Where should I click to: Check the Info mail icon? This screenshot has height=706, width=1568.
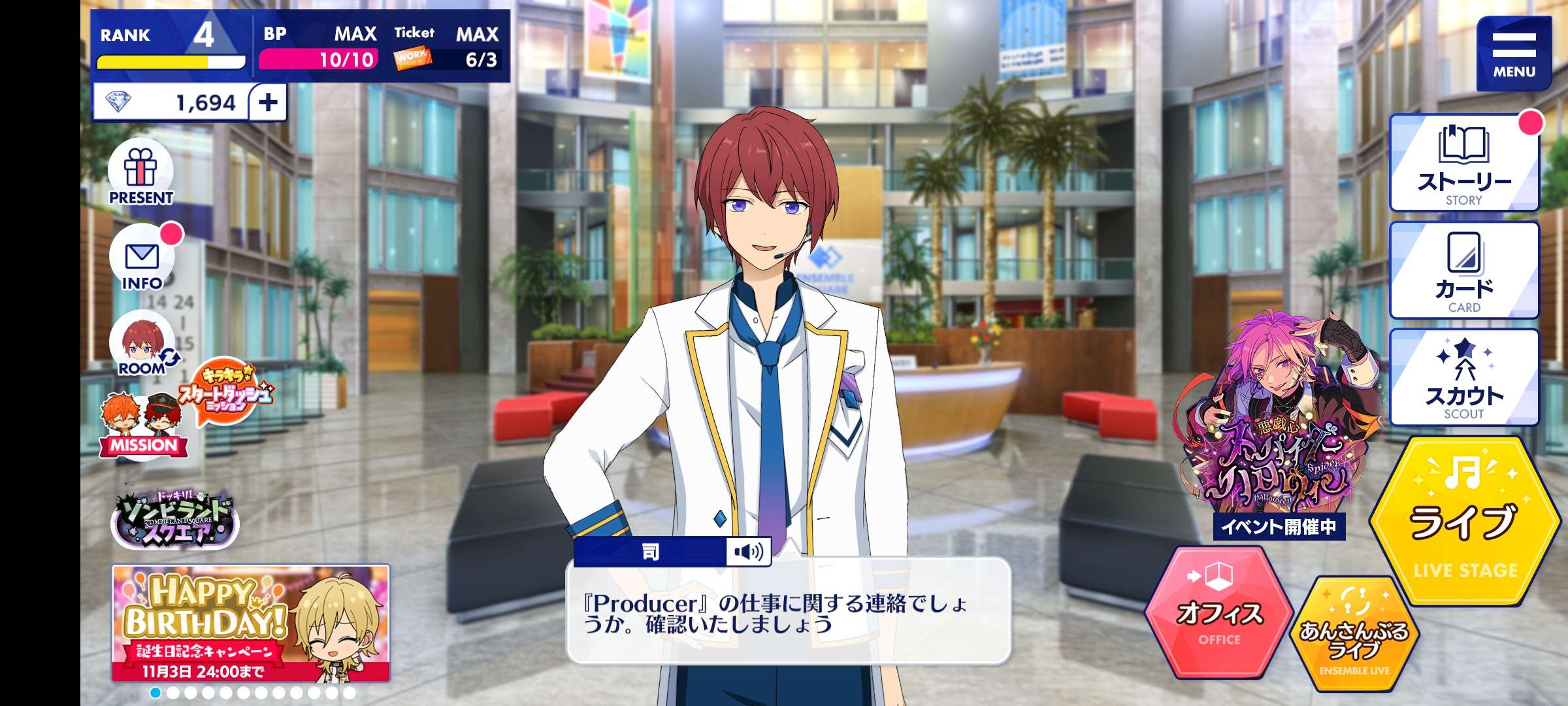(142, 260)
